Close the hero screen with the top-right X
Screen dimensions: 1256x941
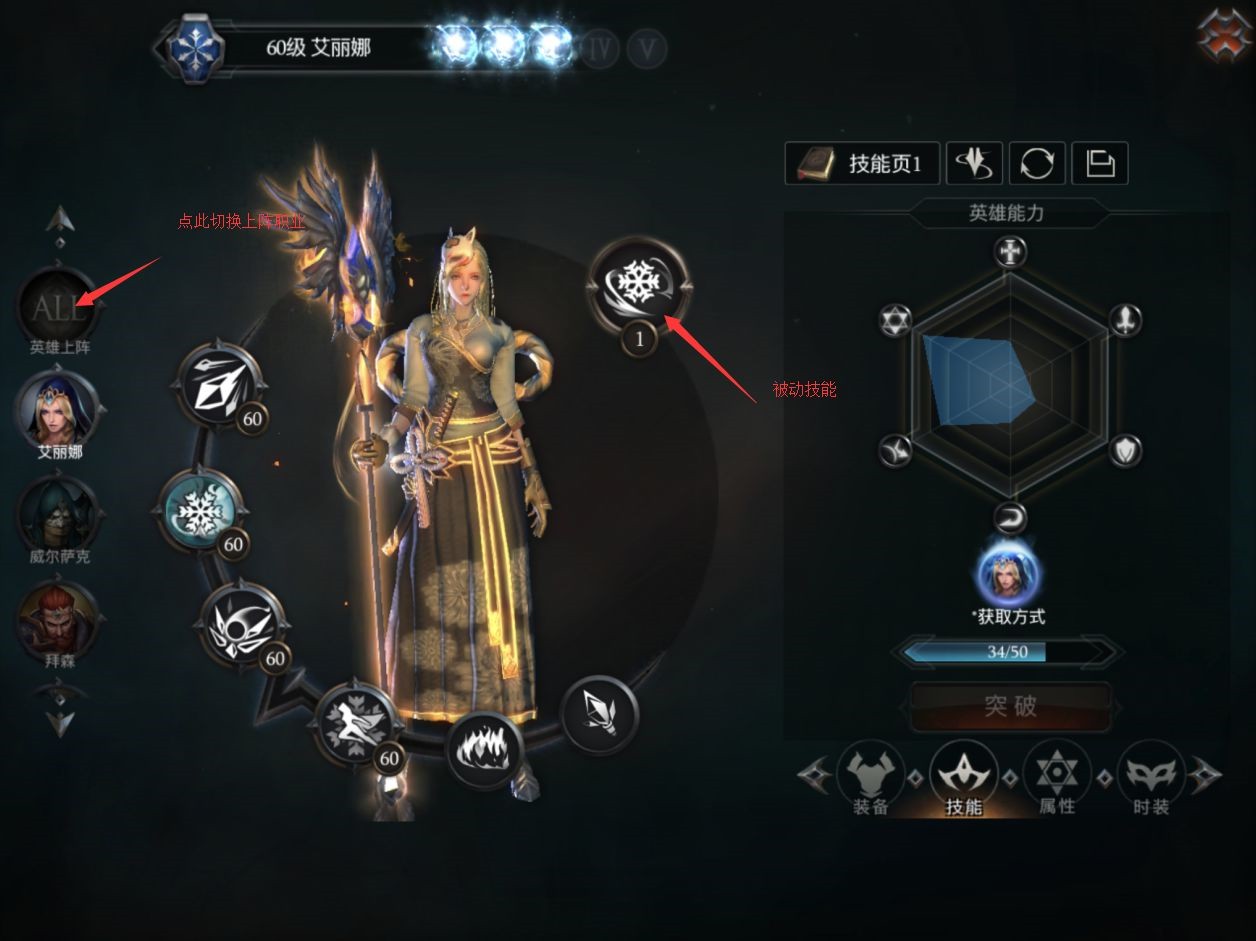(1225, 34)
